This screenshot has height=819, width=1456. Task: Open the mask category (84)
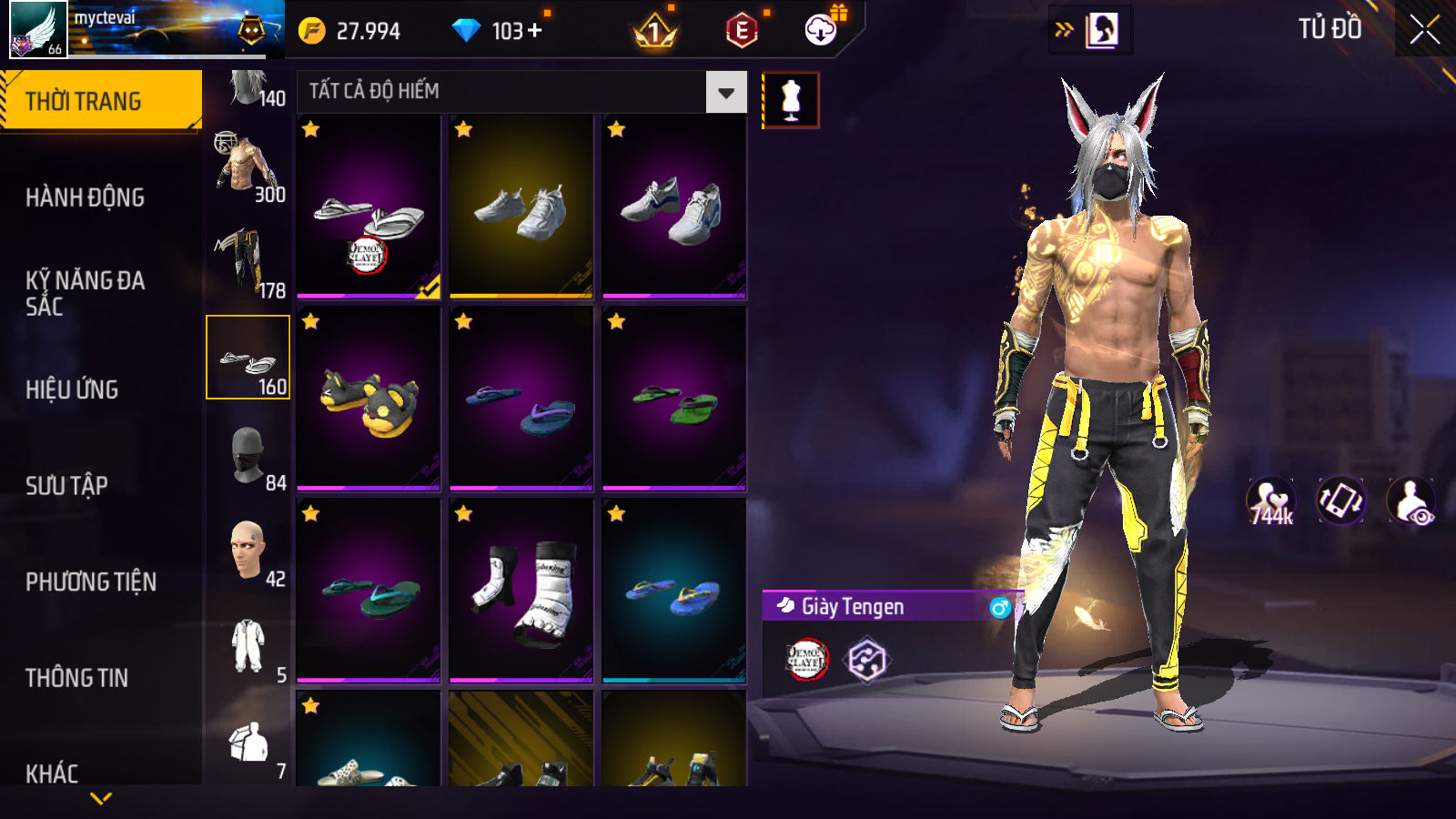(248, 455)
